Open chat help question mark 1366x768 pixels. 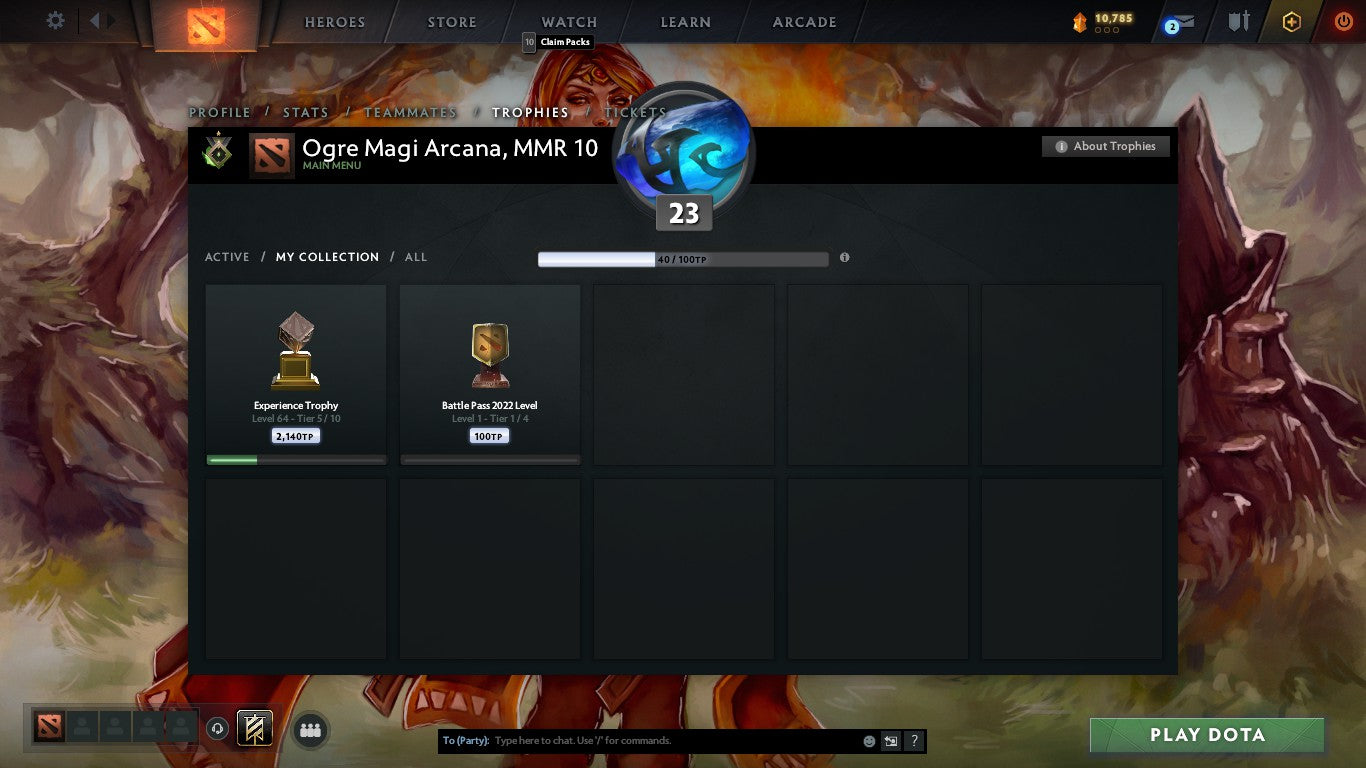913,740
